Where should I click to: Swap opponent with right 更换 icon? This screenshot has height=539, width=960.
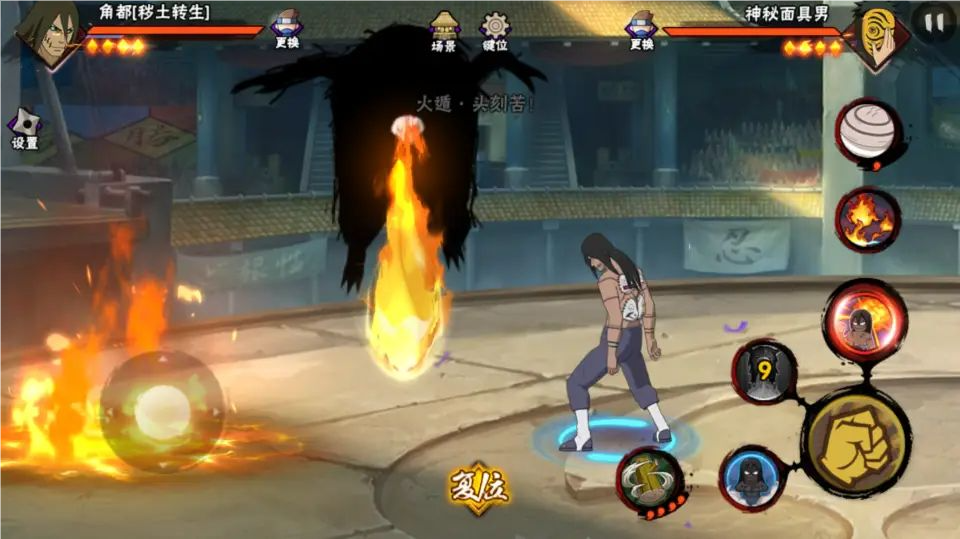641,27
